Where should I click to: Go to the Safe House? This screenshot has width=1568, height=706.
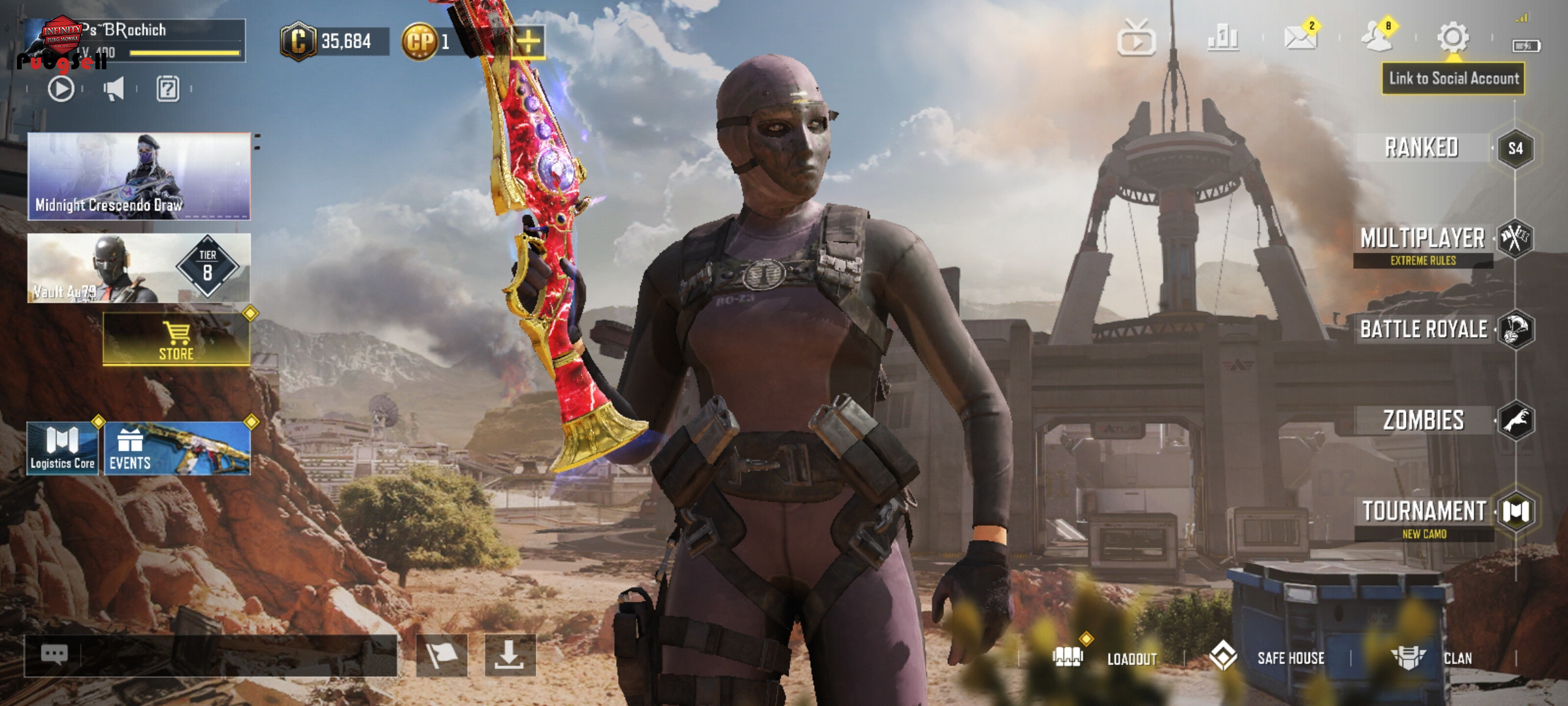point(1267,658)
